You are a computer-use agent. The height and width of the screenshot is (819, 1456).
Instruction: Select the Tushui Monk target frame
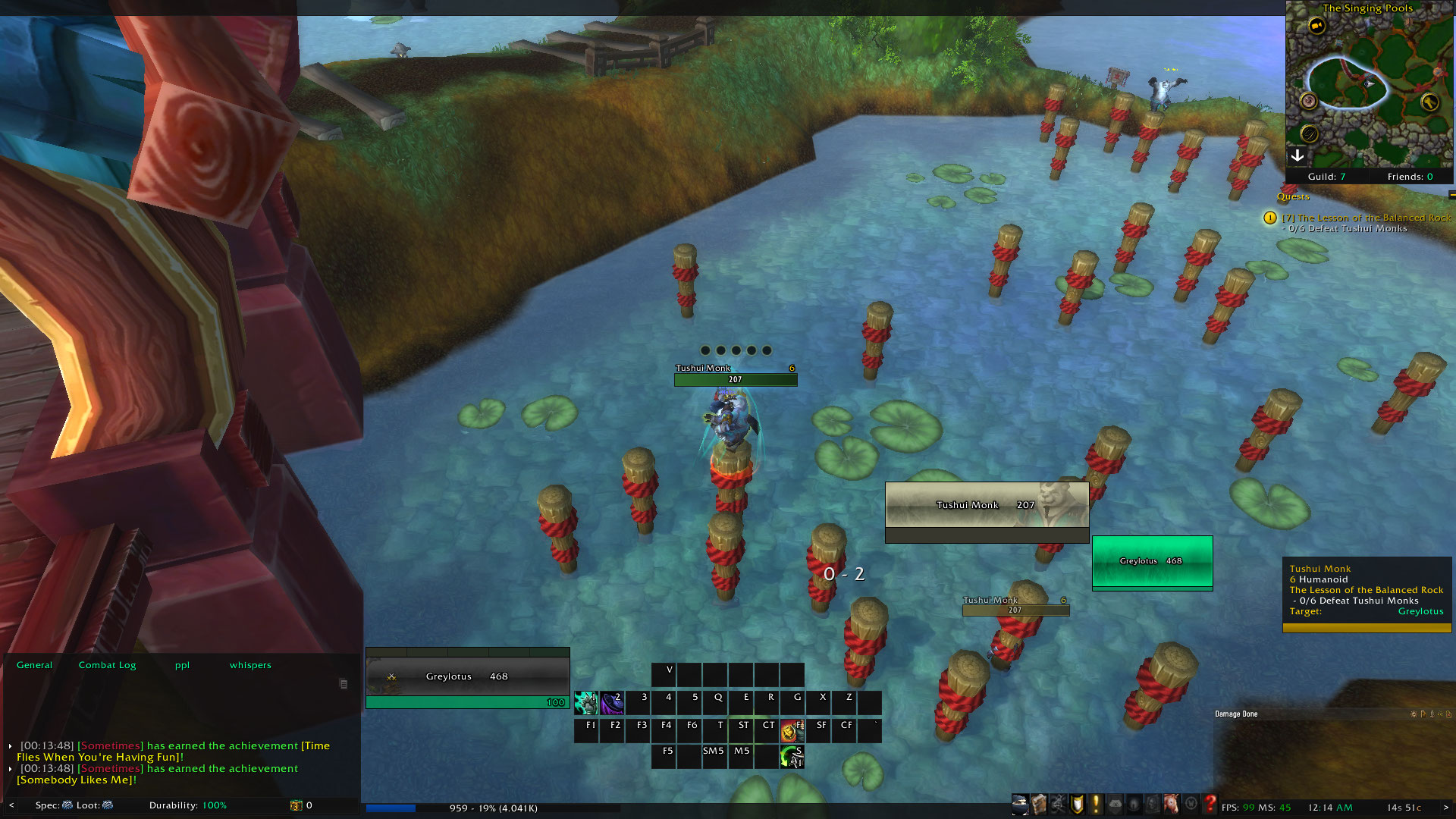tap(987, 505)
